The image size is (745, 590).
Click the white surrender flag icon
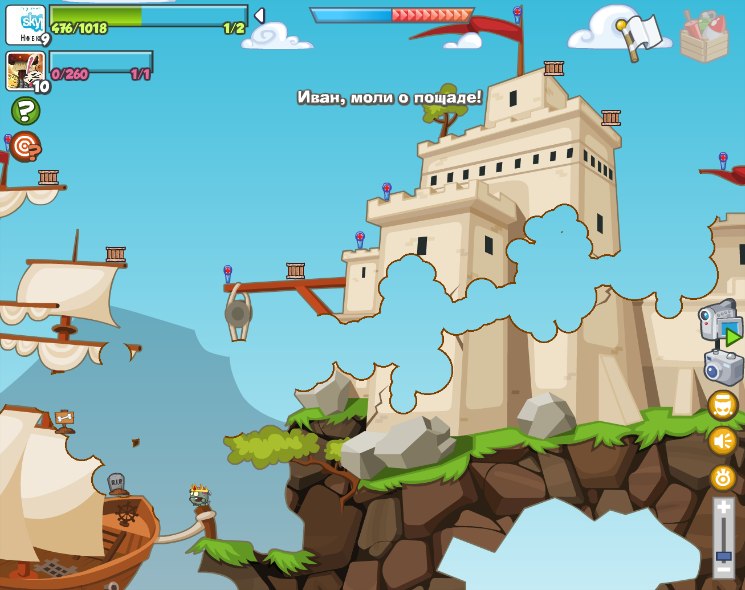click(x=640, y=36)
